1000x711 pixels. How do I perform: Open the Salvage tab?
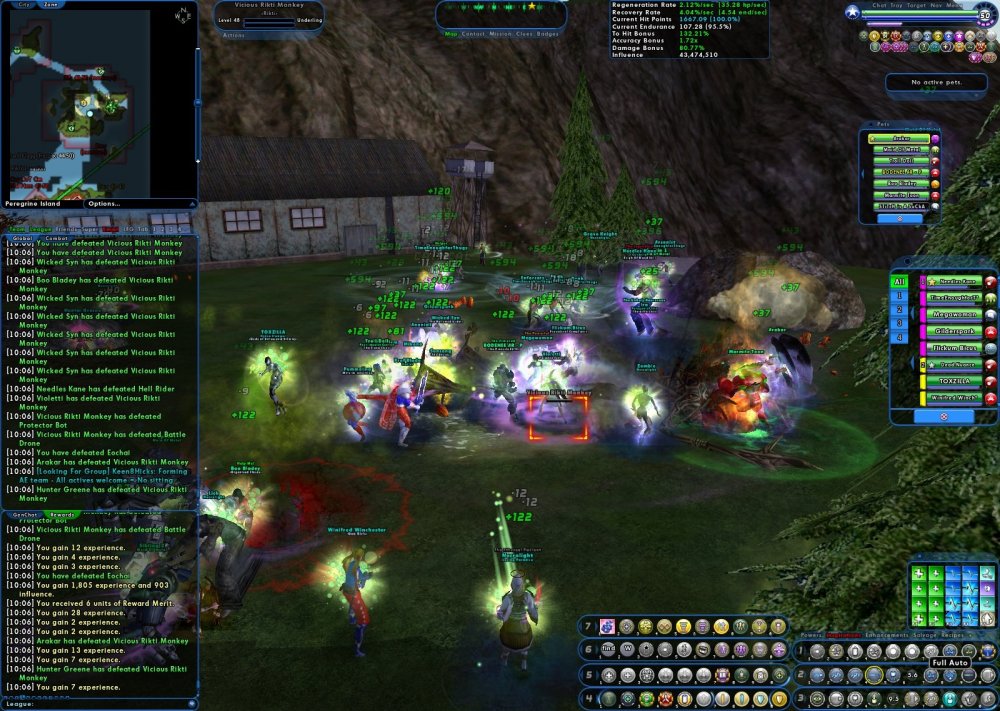point(925,635)
